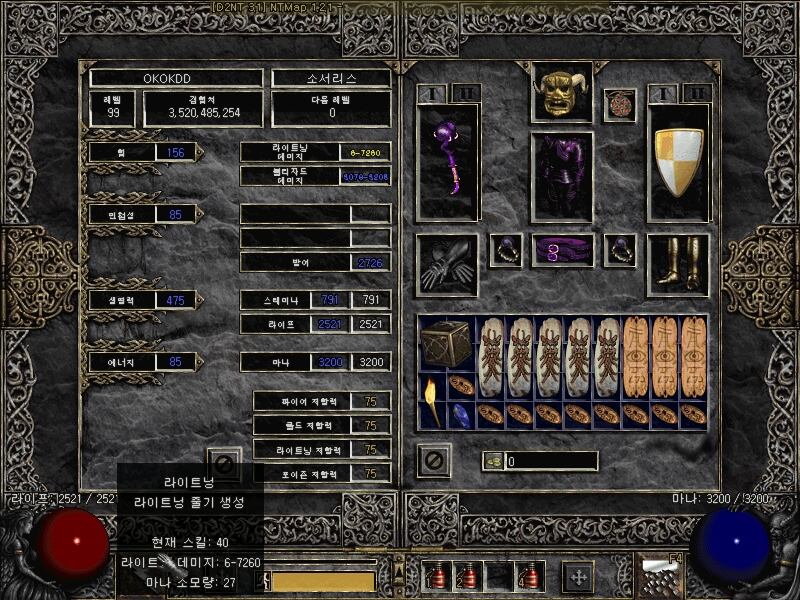Click the gold drop button
800x600 pixels.
click(x=492, y=461)
